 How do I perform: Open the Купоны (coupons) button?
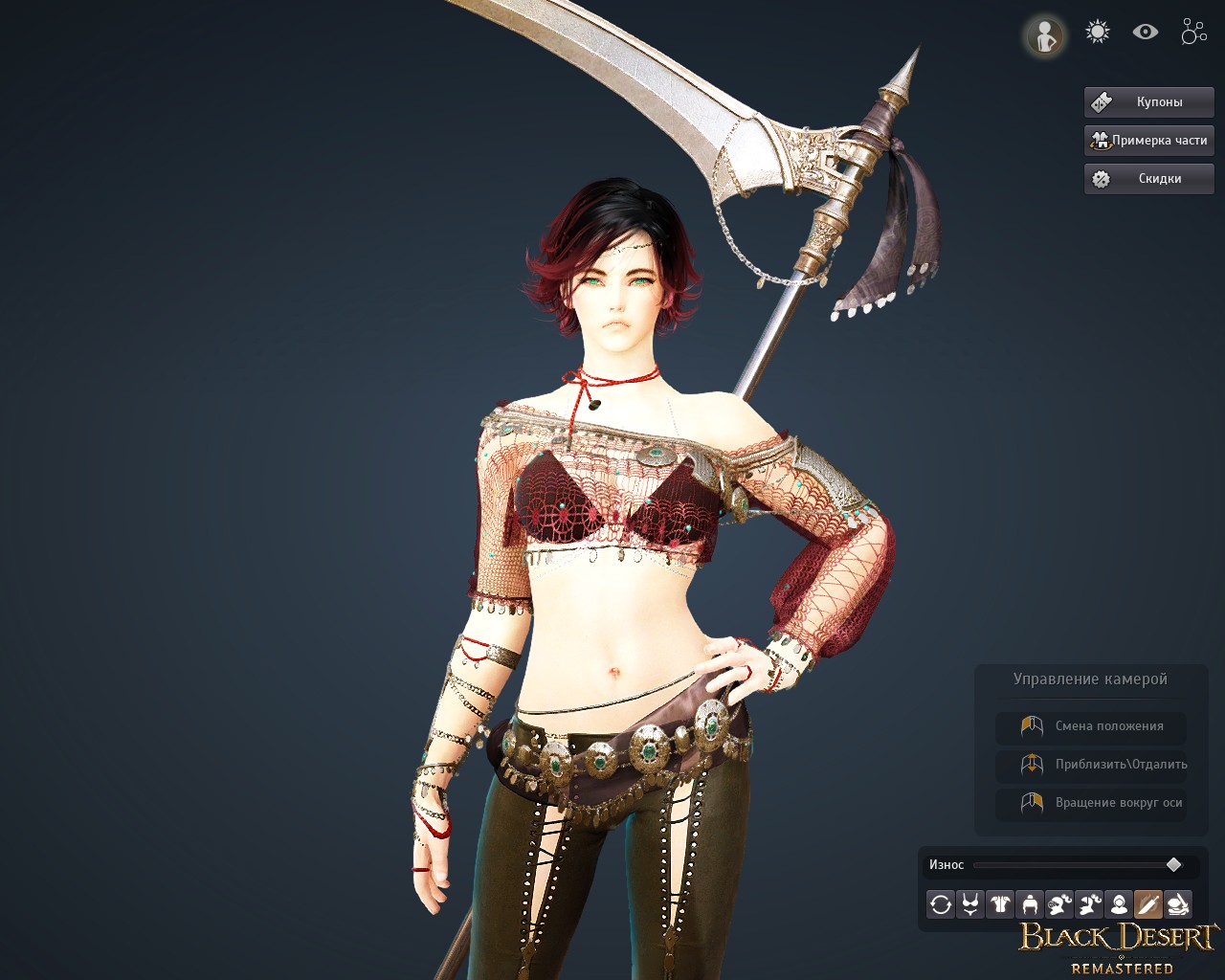pyautogui.click(x=1148, y=101)
